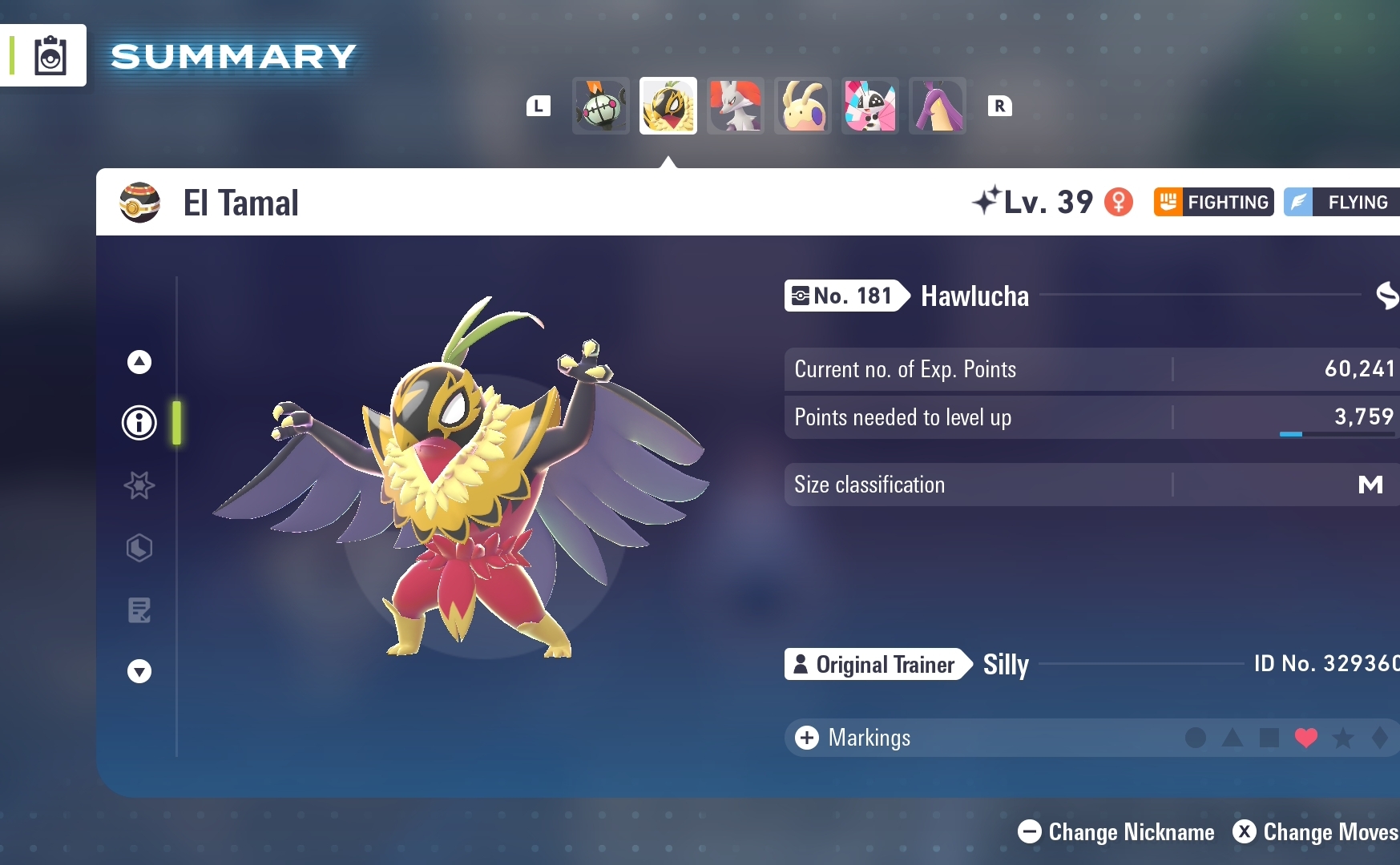1400x865 pixels.
Task: Select the Chandelure party thumbnail
Action: click(601, 106)
